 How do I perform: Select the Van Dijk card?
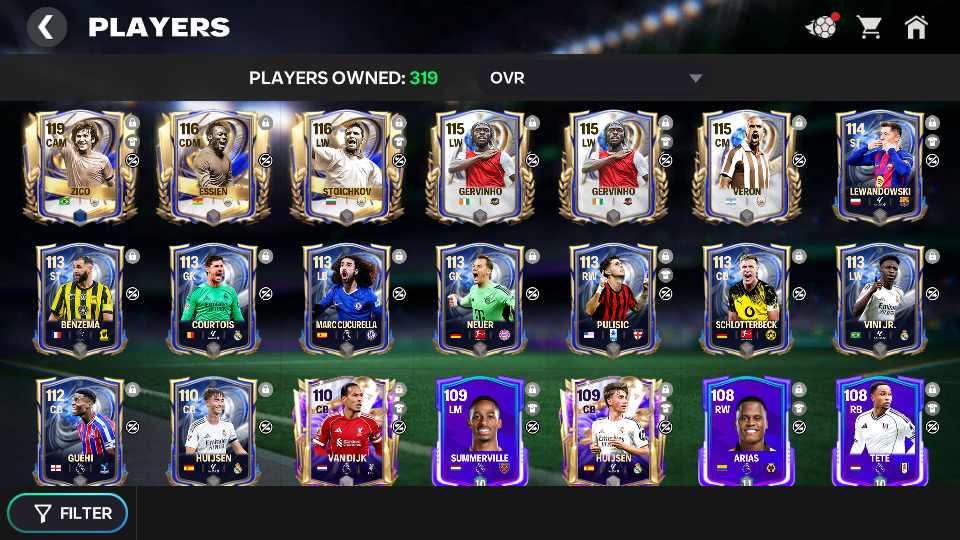pos(346,432)
